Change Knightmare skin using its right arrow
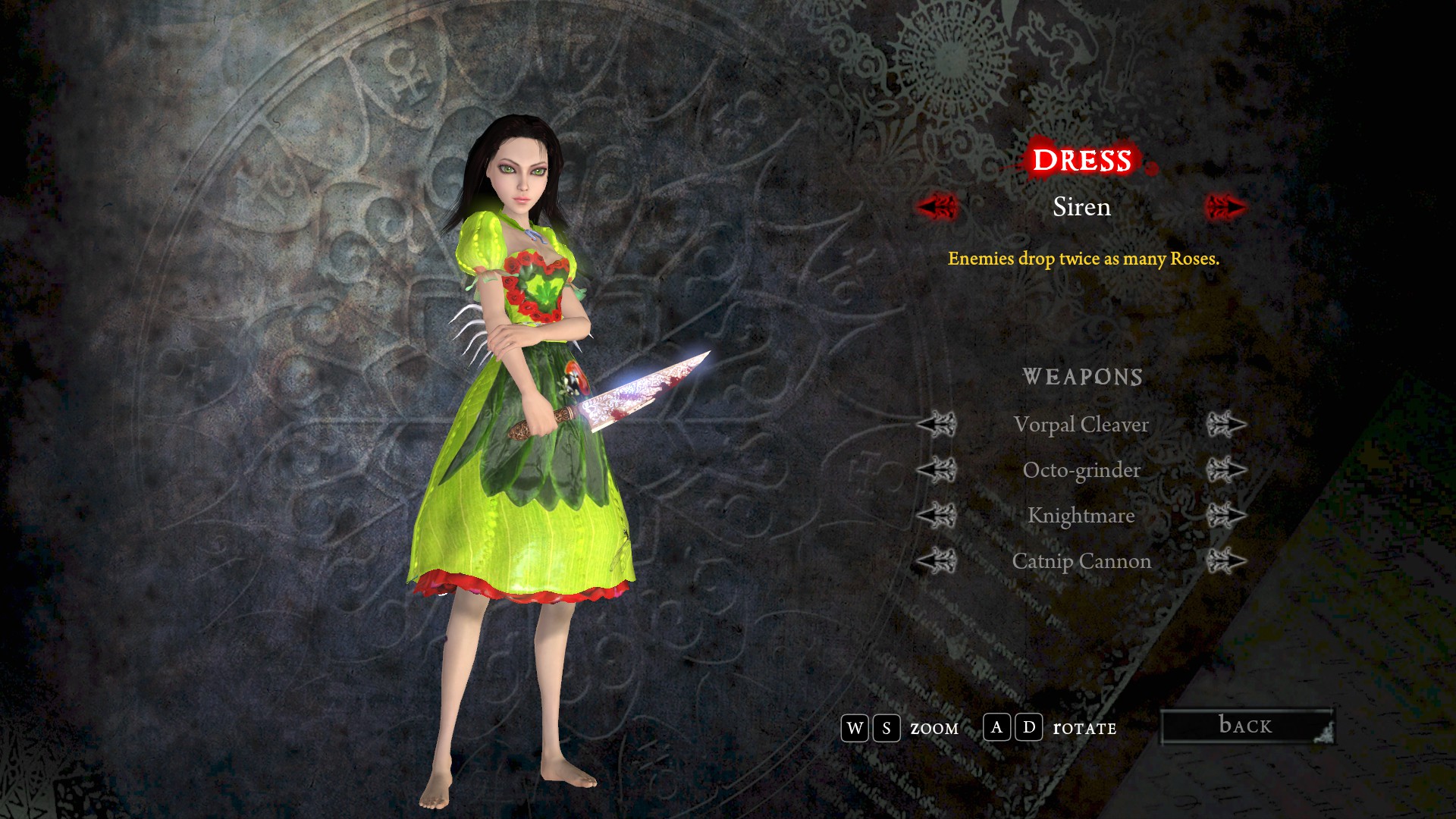 [1225, 516]
